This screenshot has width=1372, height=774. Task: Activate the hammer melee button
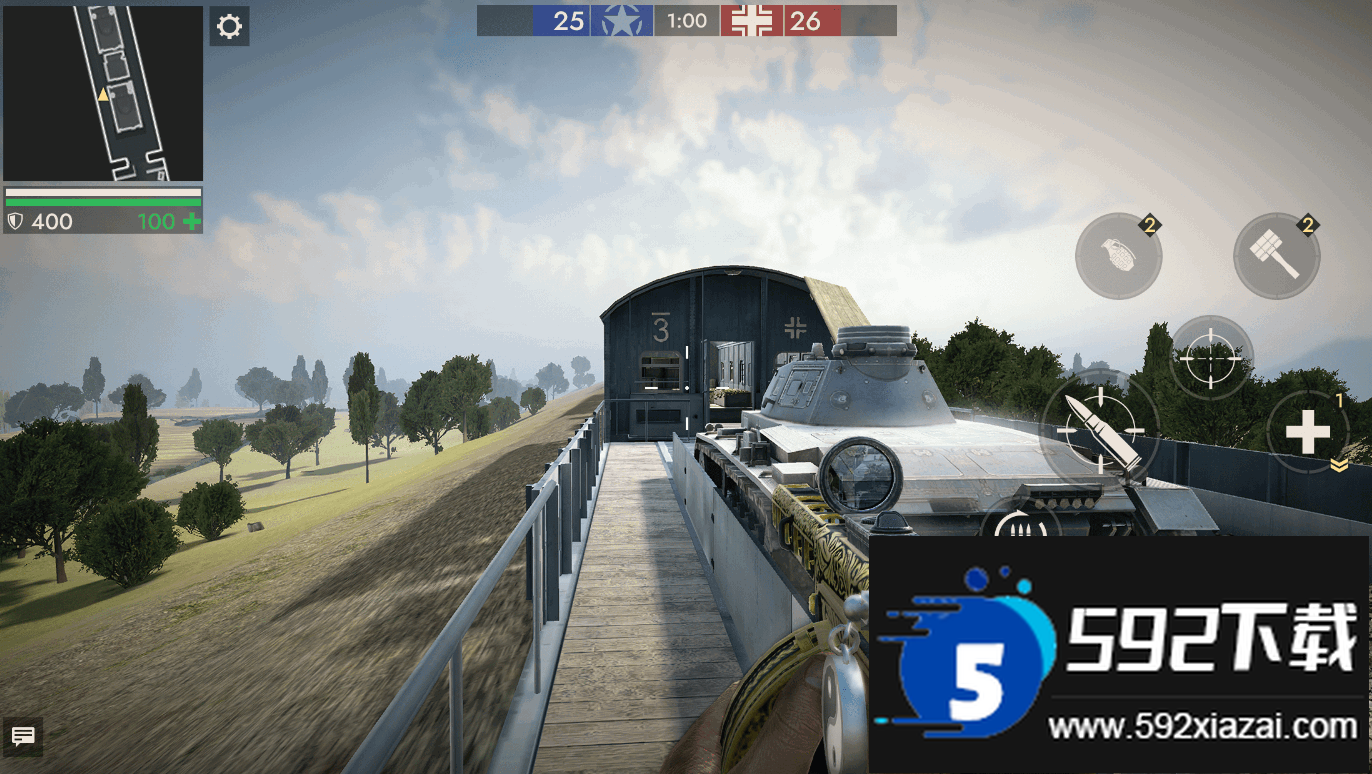1276,255
